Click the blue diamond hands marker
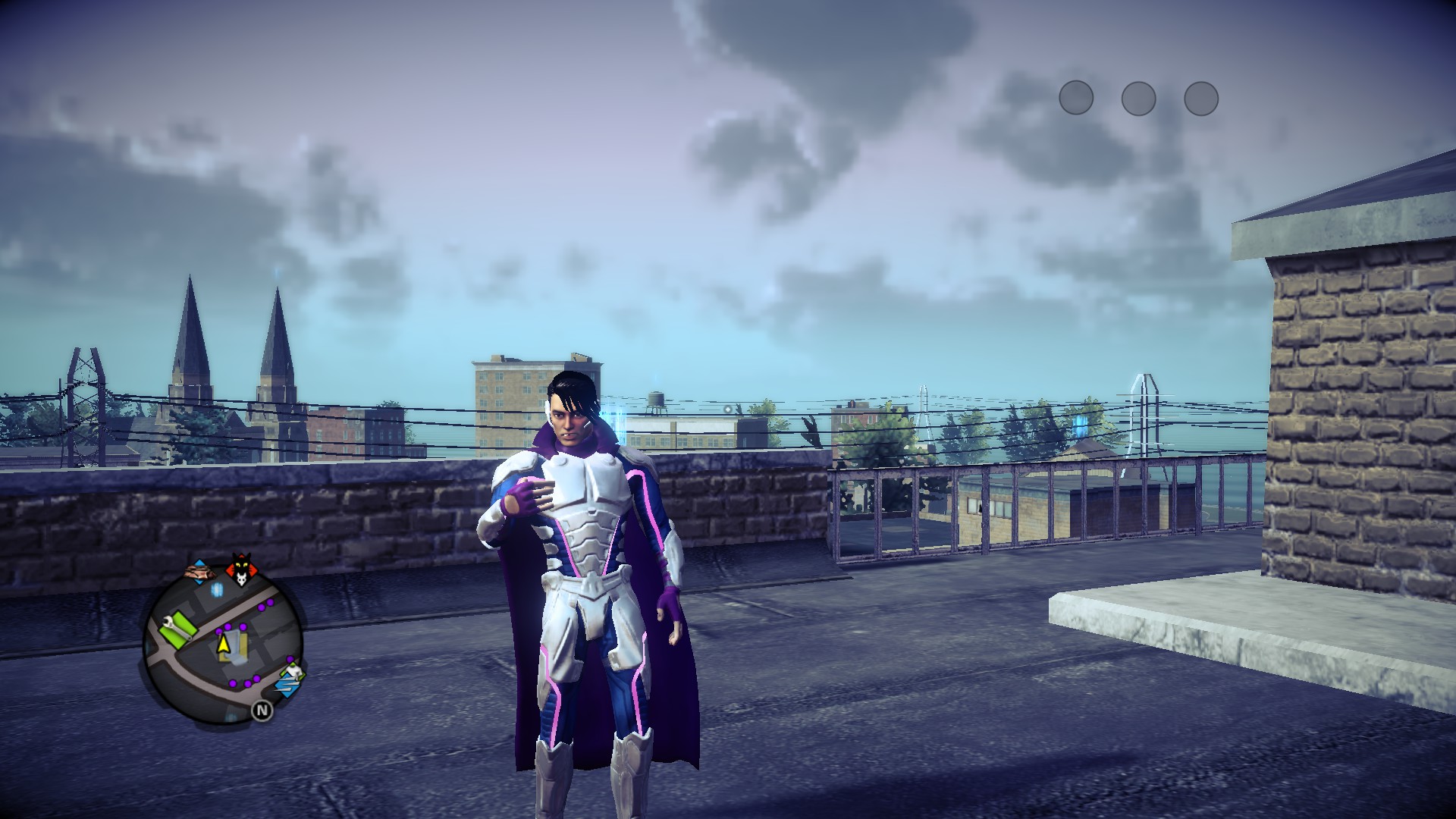 click(199, 571)
